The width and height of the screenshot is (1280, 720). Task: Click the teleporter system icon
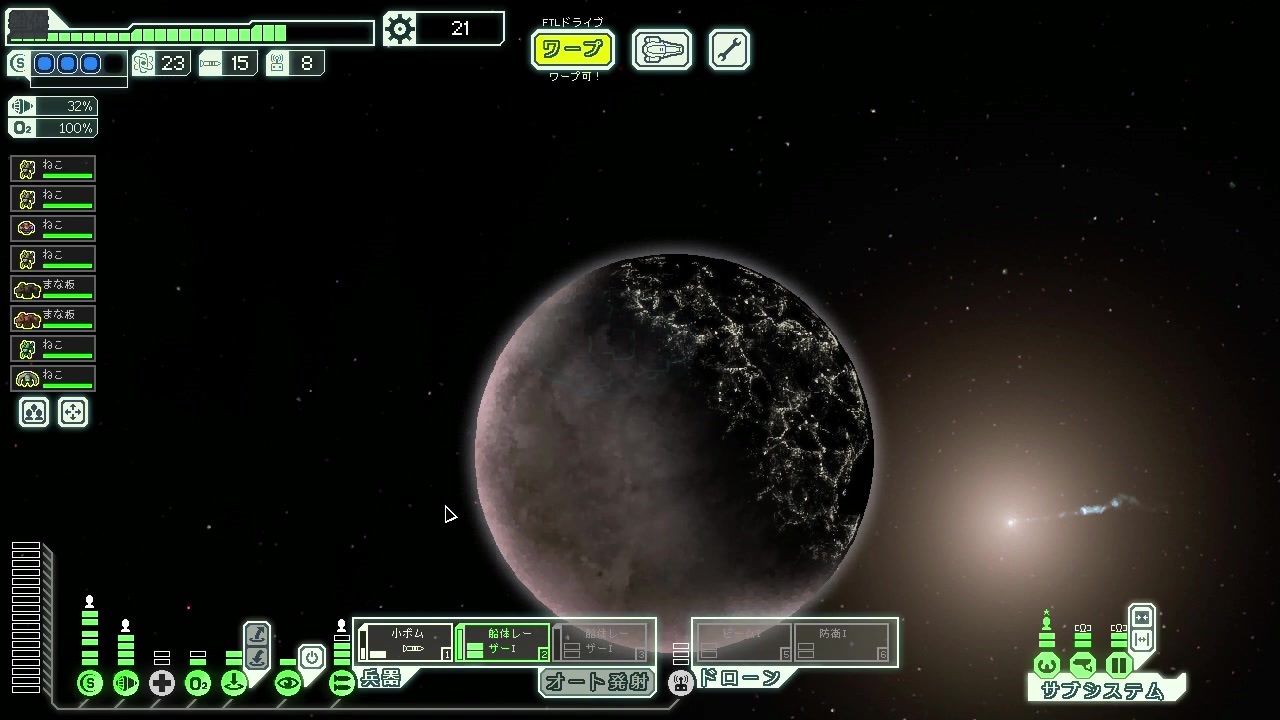click(234, 684)
